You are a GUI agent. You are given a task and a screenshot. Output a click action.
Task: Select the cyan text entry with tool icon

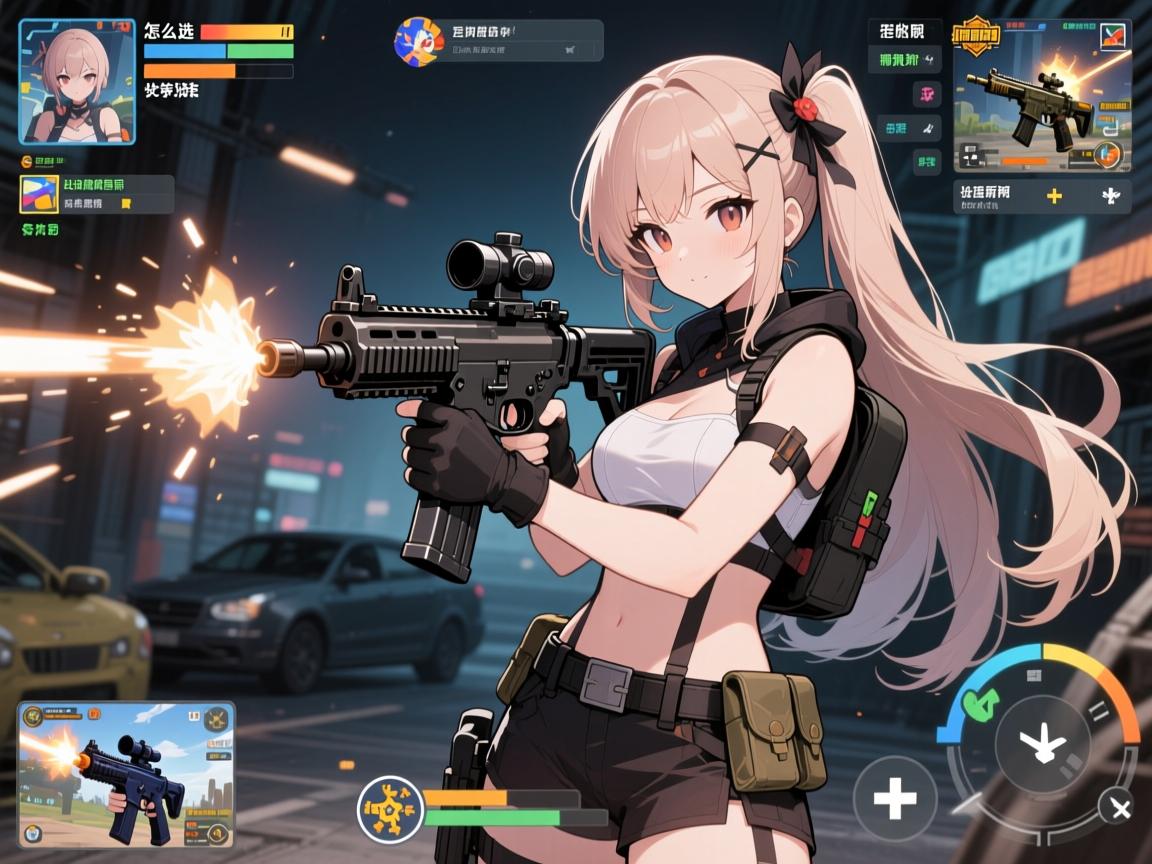pos(909,127)
